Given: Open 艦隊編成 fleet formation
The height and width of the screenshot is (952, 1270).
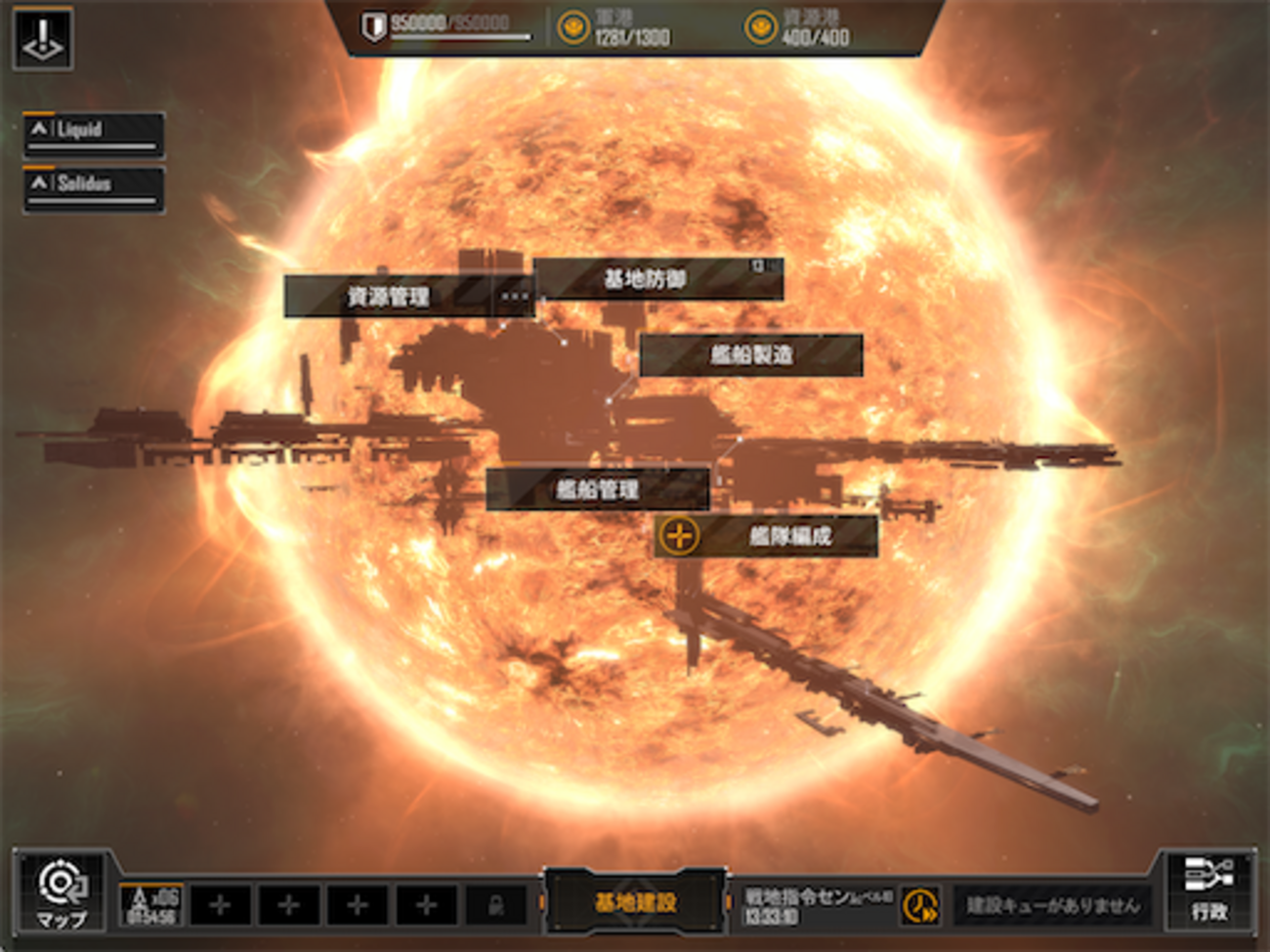Looking at the screenshot, I should click(x=766, y=536).
